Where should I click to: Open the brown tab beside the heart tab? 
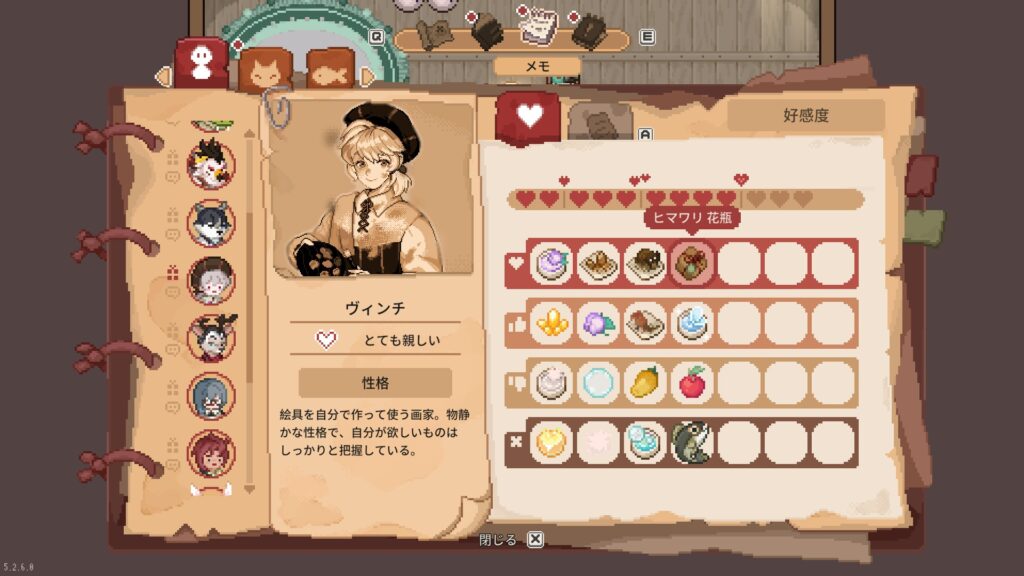(x=600, y=123)
